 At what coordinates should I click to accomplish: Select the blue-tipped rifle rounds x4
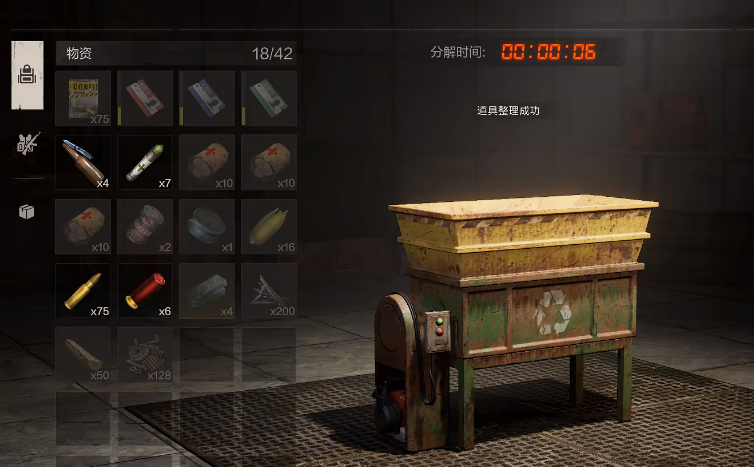83,162
